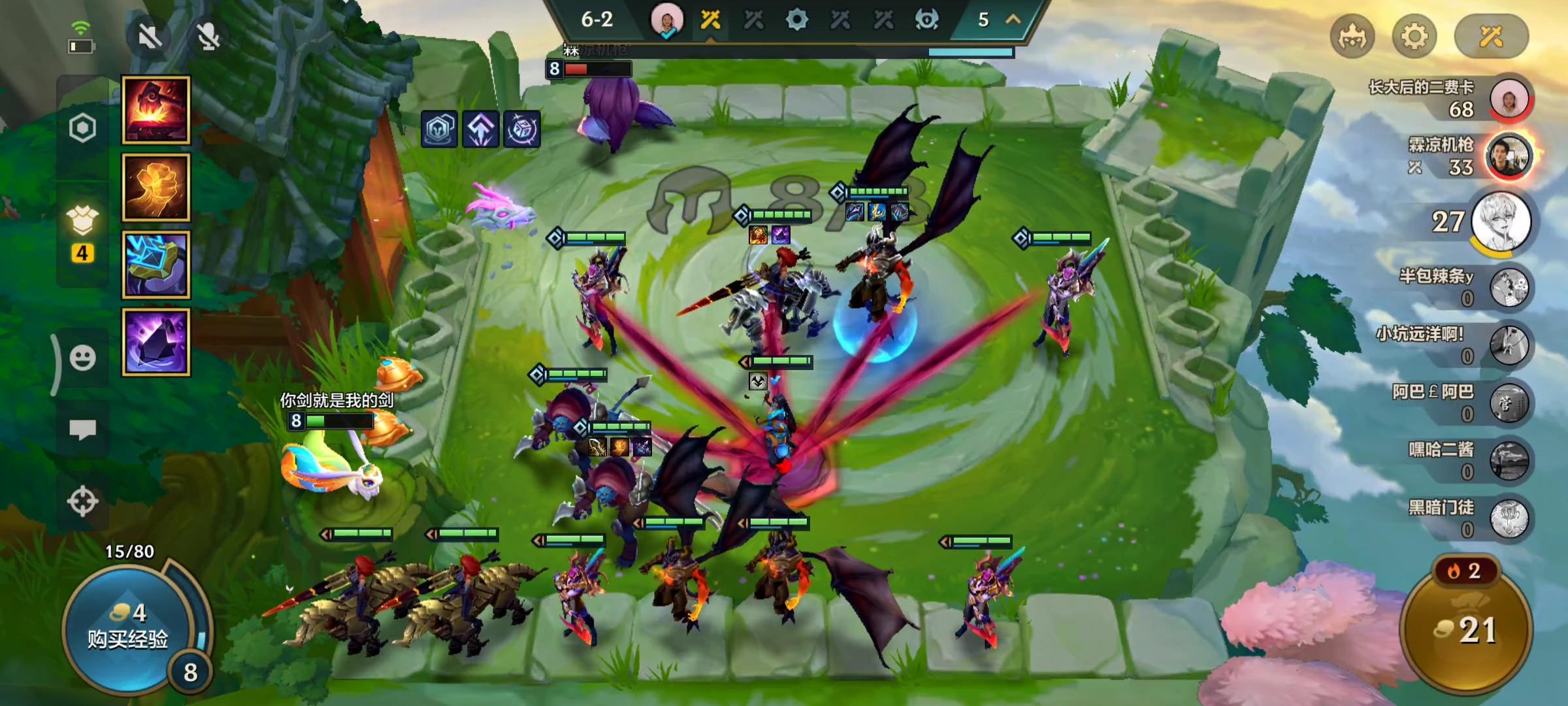Viewport: 1568px width, 706px height.
Task: Open the horned helmet icon menu
Action: pyautogui.click(x=1352, y=36)
